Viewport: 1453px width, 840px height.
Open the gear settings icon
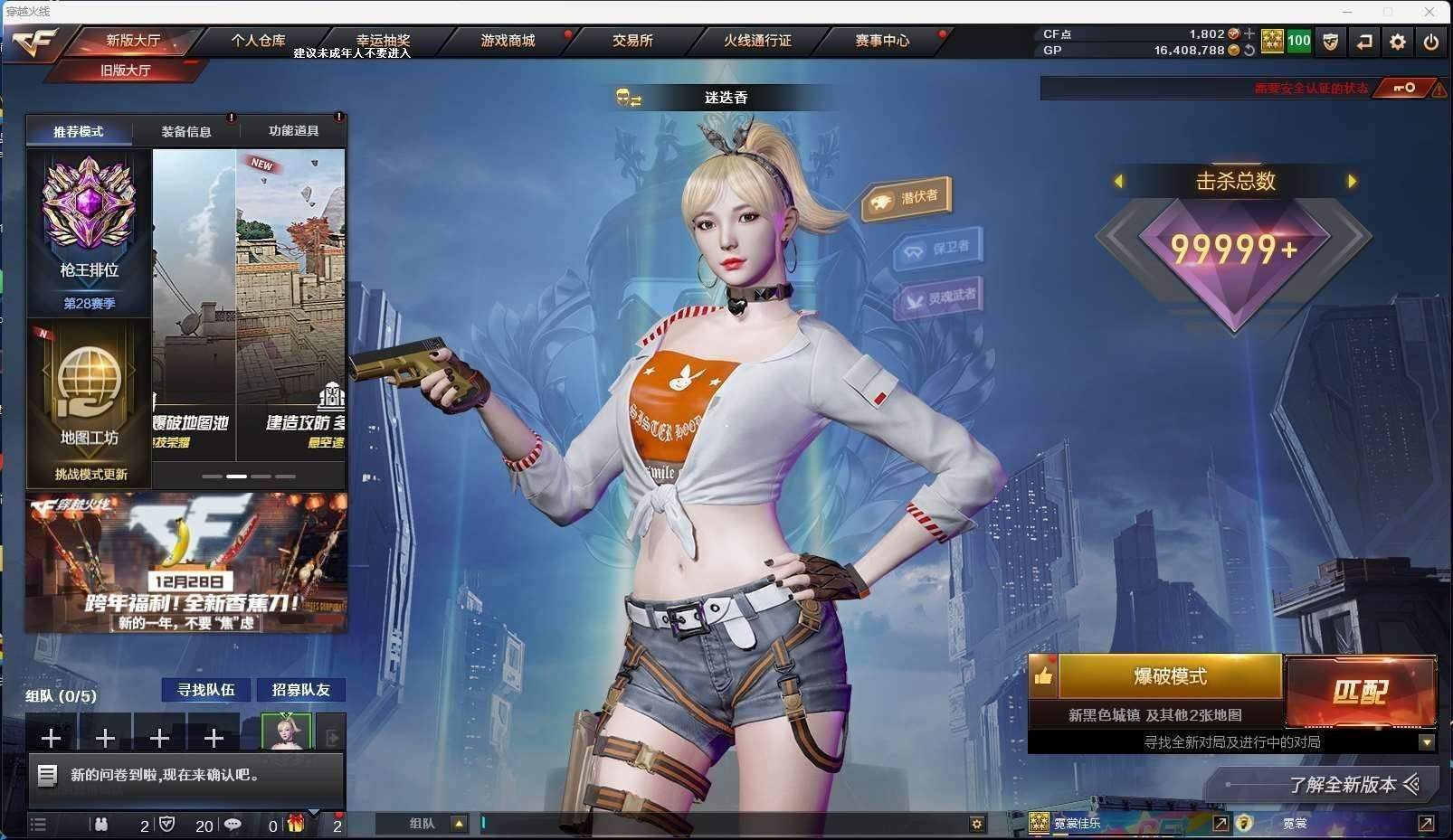pyautogui.click(x=1398, y=42)
